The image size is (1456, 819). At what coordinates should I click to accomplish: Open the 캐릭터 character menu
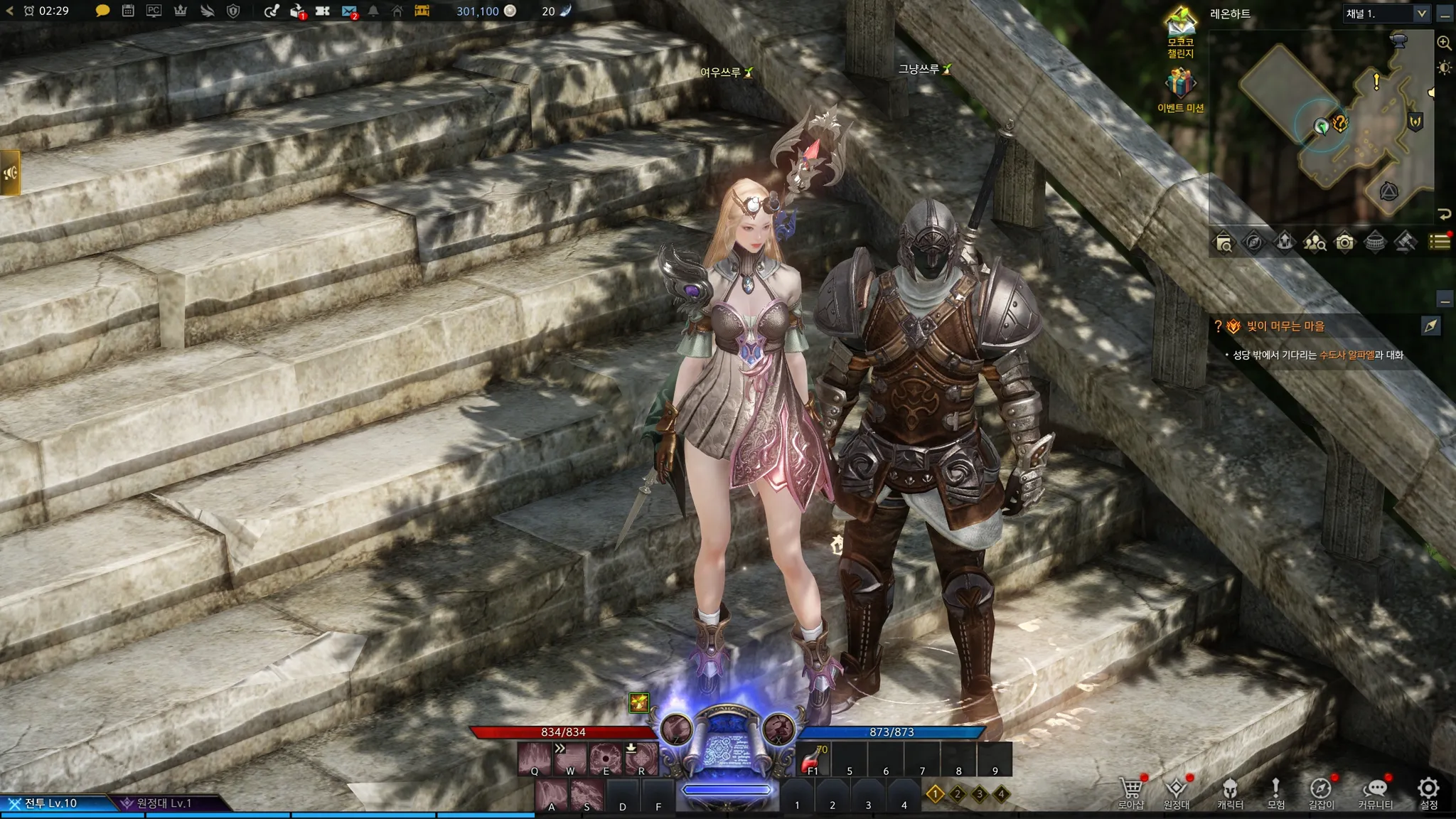(x=1230, y=791)
